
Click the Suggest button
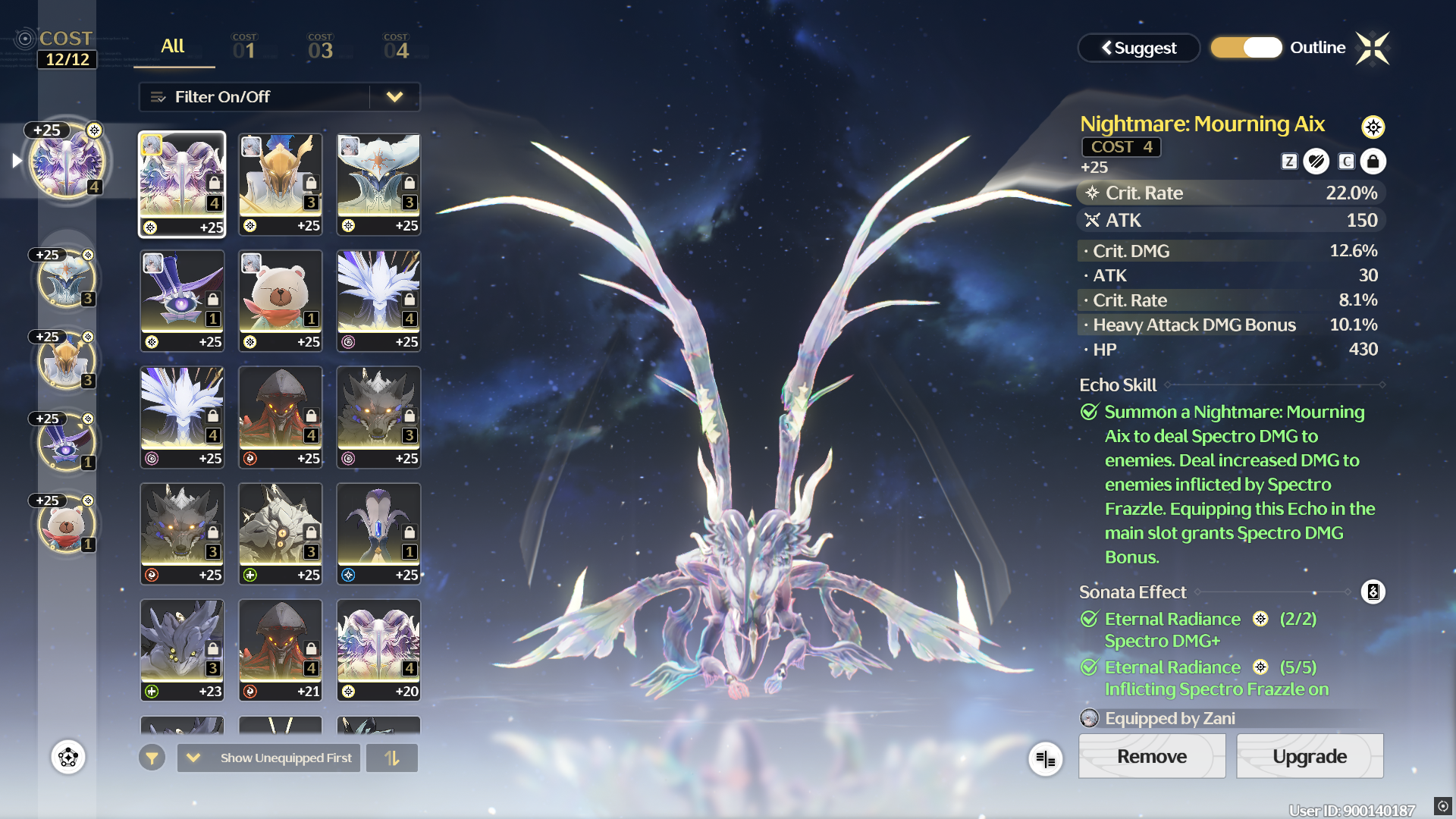click(1138, 48)
